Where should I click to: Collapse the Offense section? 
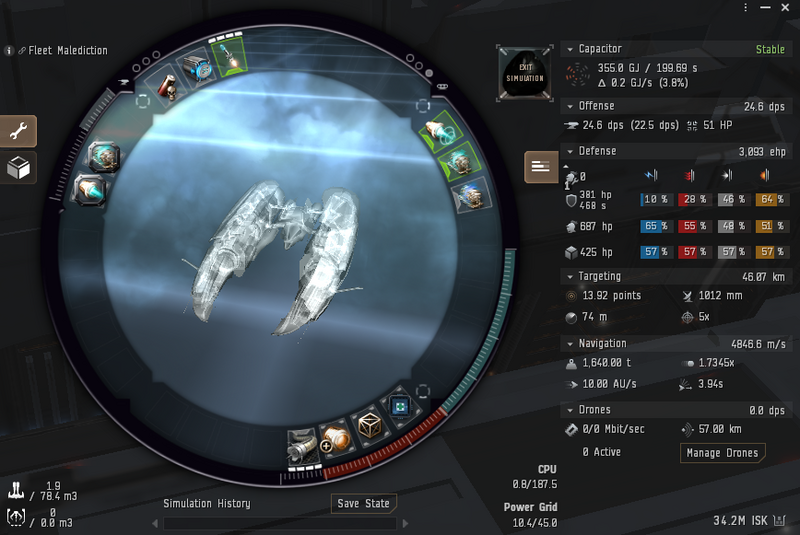[x=569, y=106]
